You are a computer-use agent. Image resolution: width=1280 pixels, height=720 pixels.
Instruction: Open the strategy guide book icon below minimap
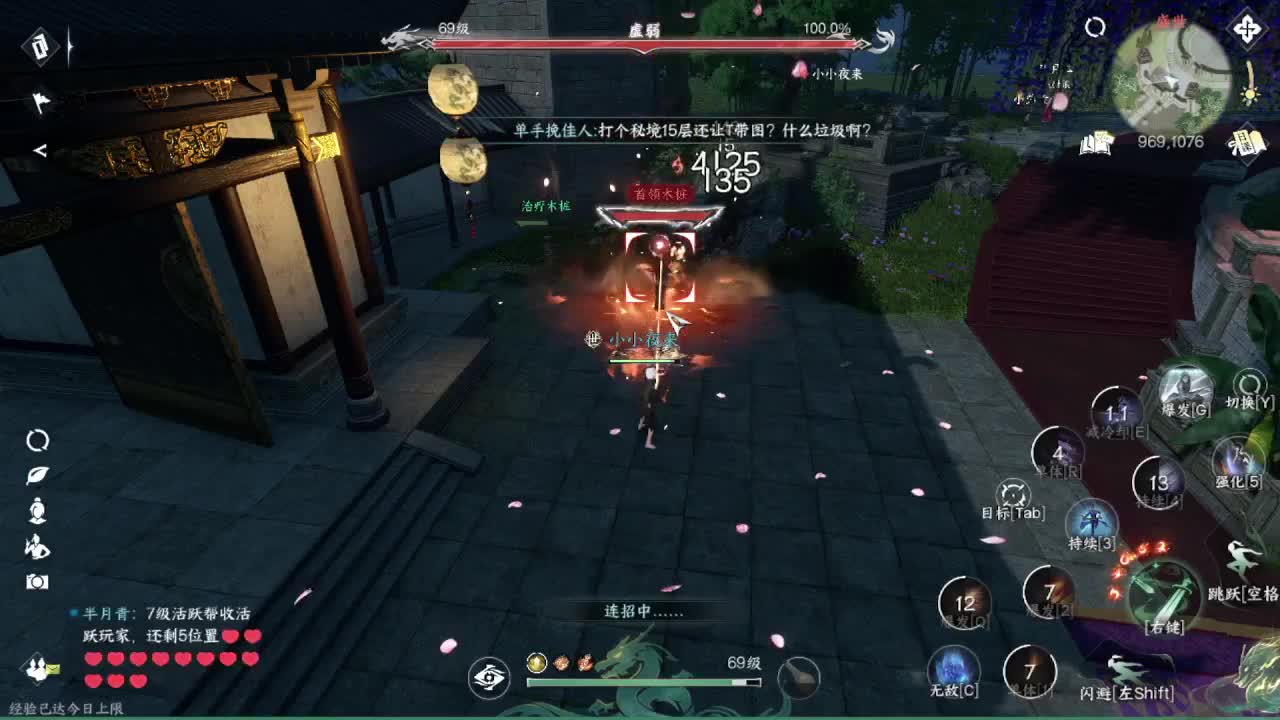1097,145
